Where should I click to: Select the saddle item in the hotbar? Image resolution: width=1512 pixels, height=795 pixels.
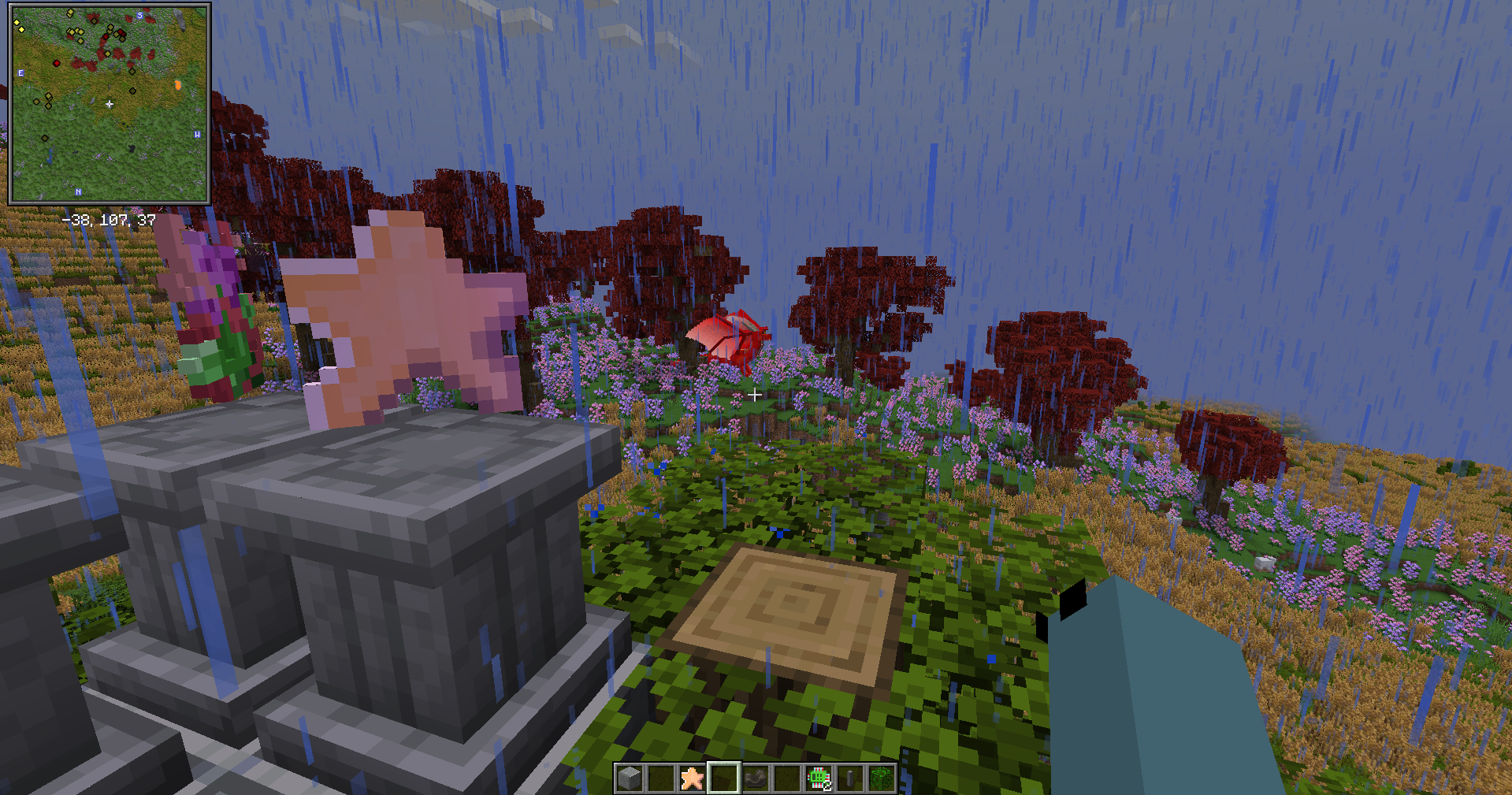point(755,780)
